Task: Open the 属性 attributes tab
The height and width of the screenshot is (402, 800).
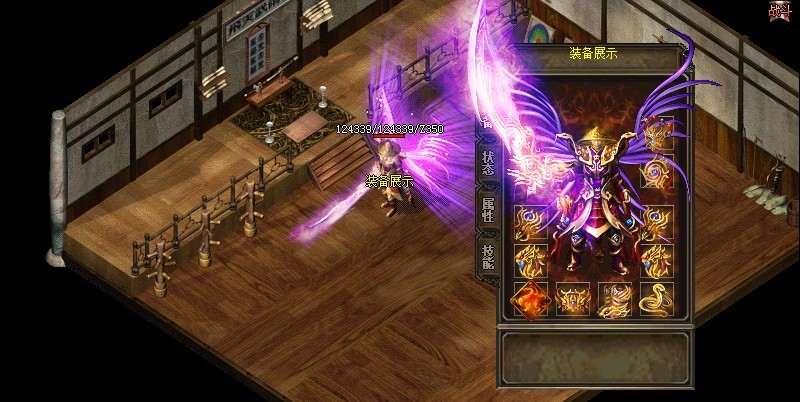Action: tap(488, 210)
